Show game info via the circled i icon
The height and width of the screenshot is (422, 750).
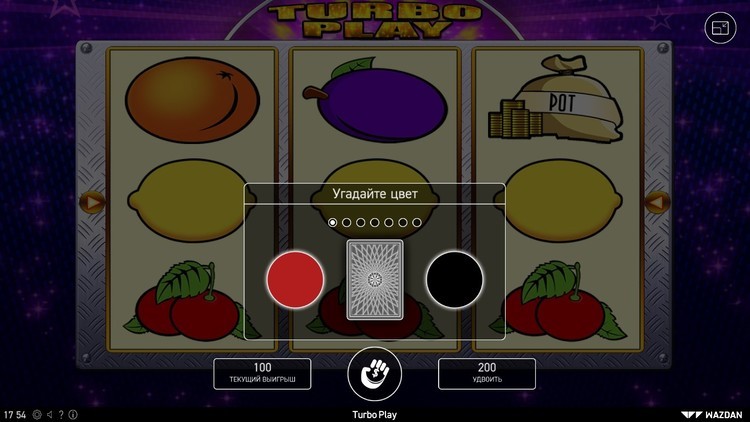click(x=73, y=414)
